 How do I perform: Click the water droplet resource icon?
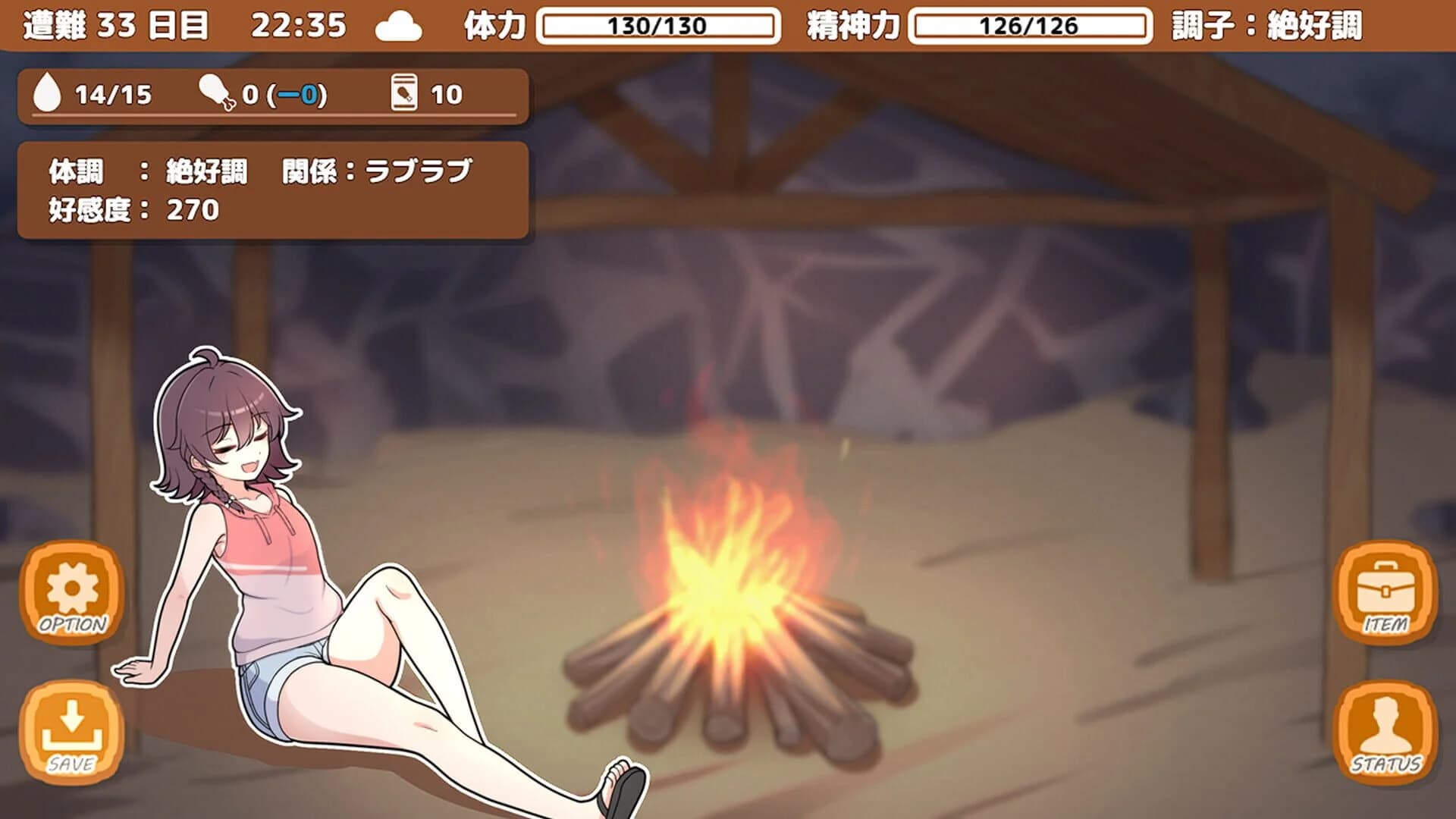pyautogui.click(x=49, y=93)
